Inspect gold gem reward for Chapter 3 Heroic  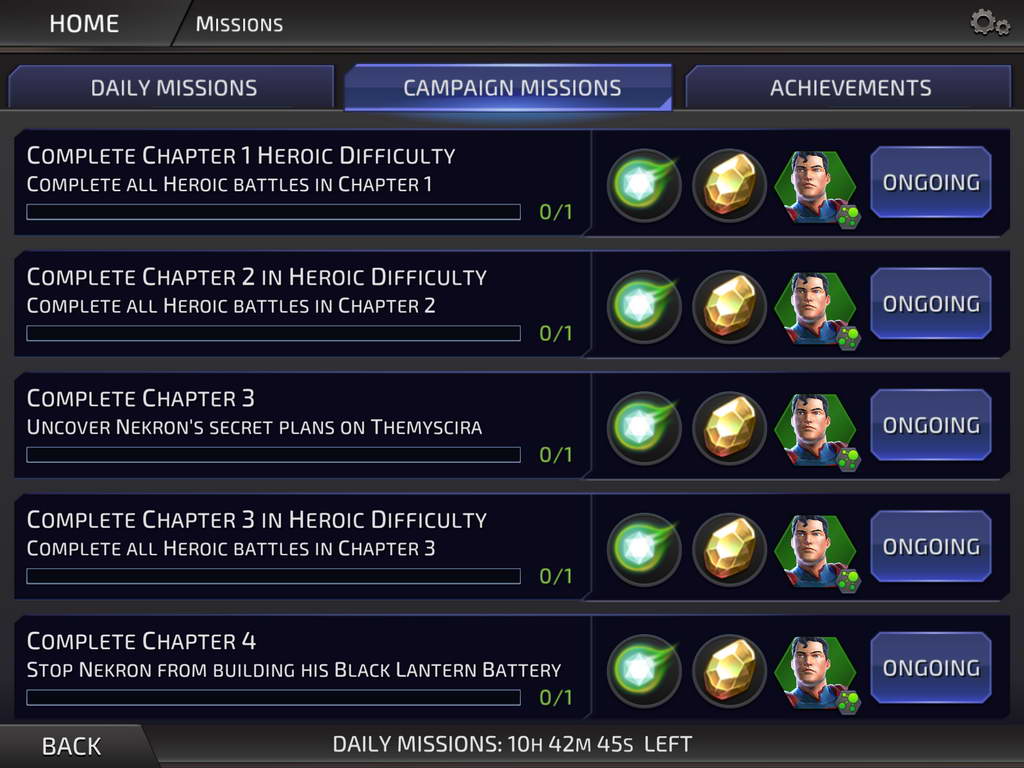pos(729,549)
